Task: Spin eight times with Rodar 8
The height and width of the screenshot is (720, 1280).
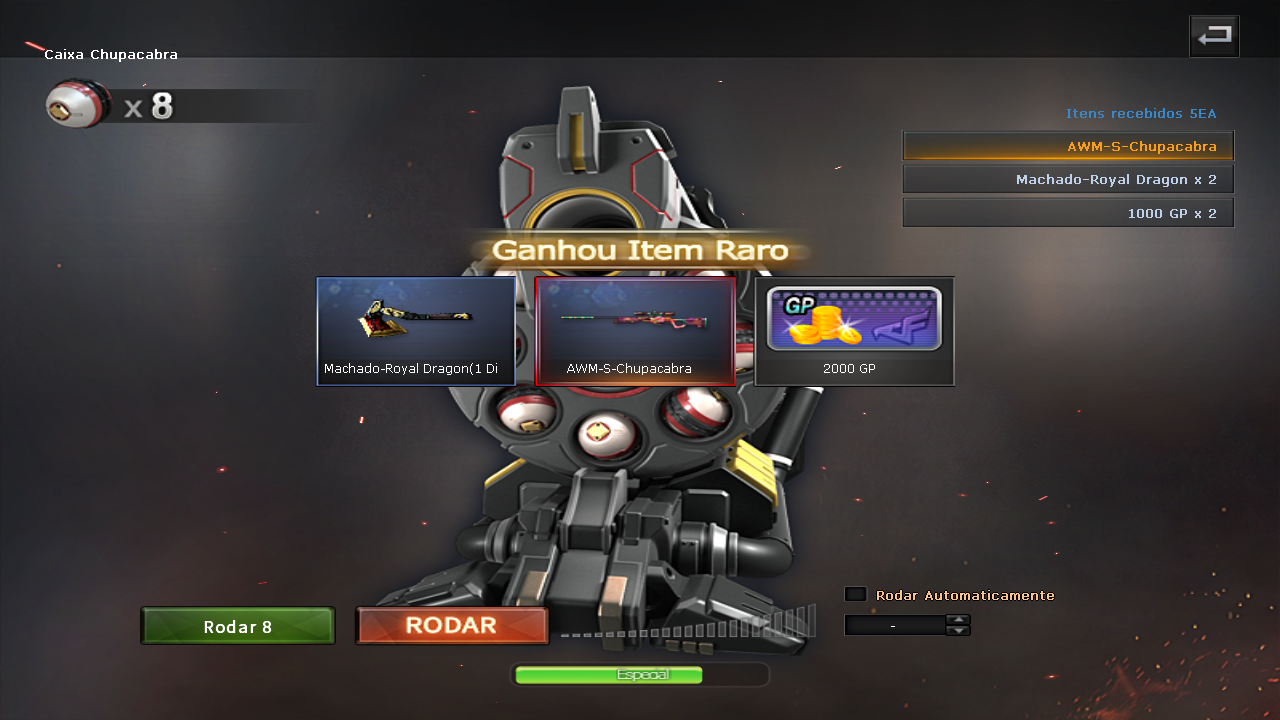Action: 237,627
